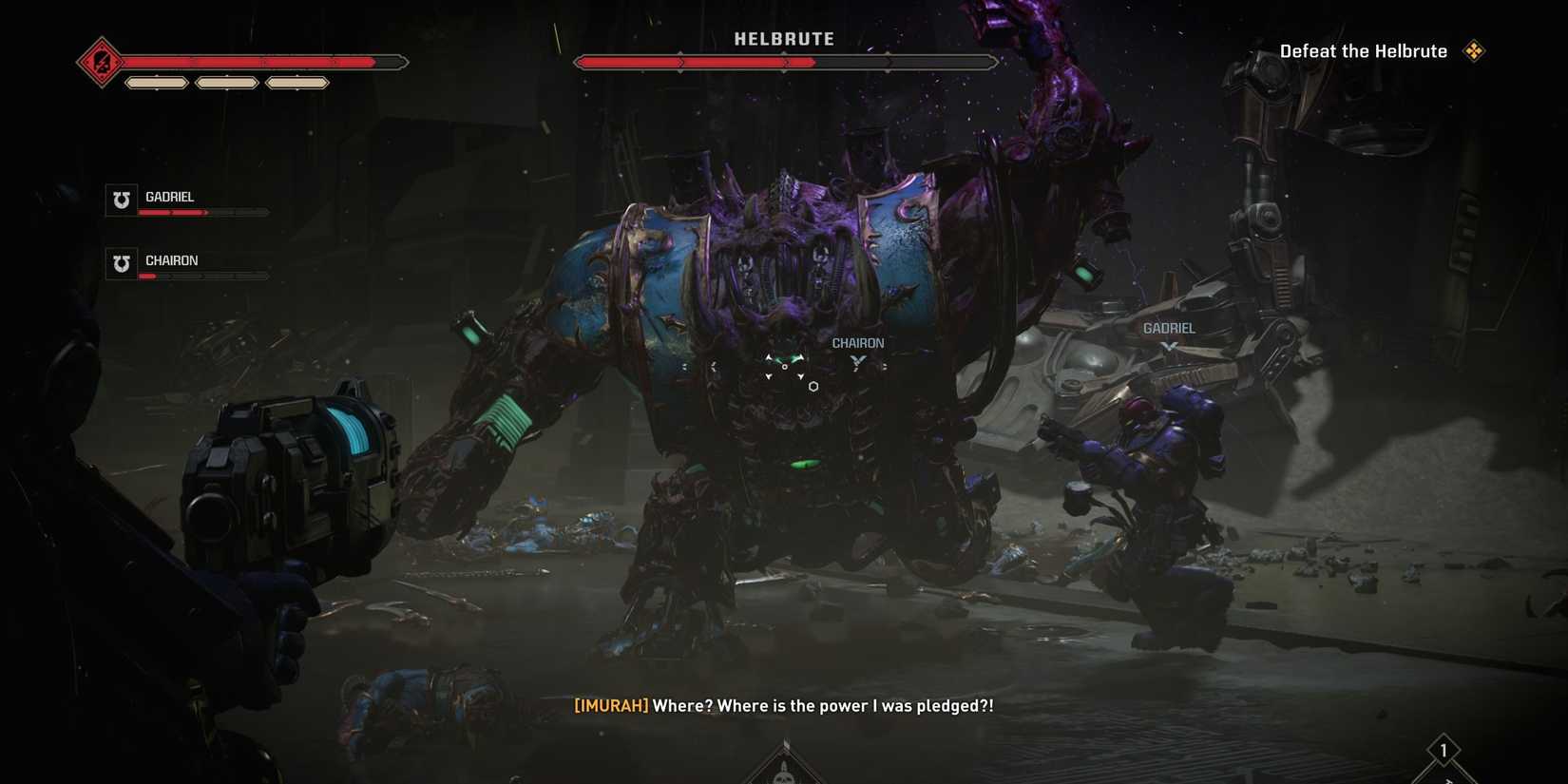Click the IMURAH dialogue subtitle line
This screenshot has width=1568, height=784.
click(782, 706)
